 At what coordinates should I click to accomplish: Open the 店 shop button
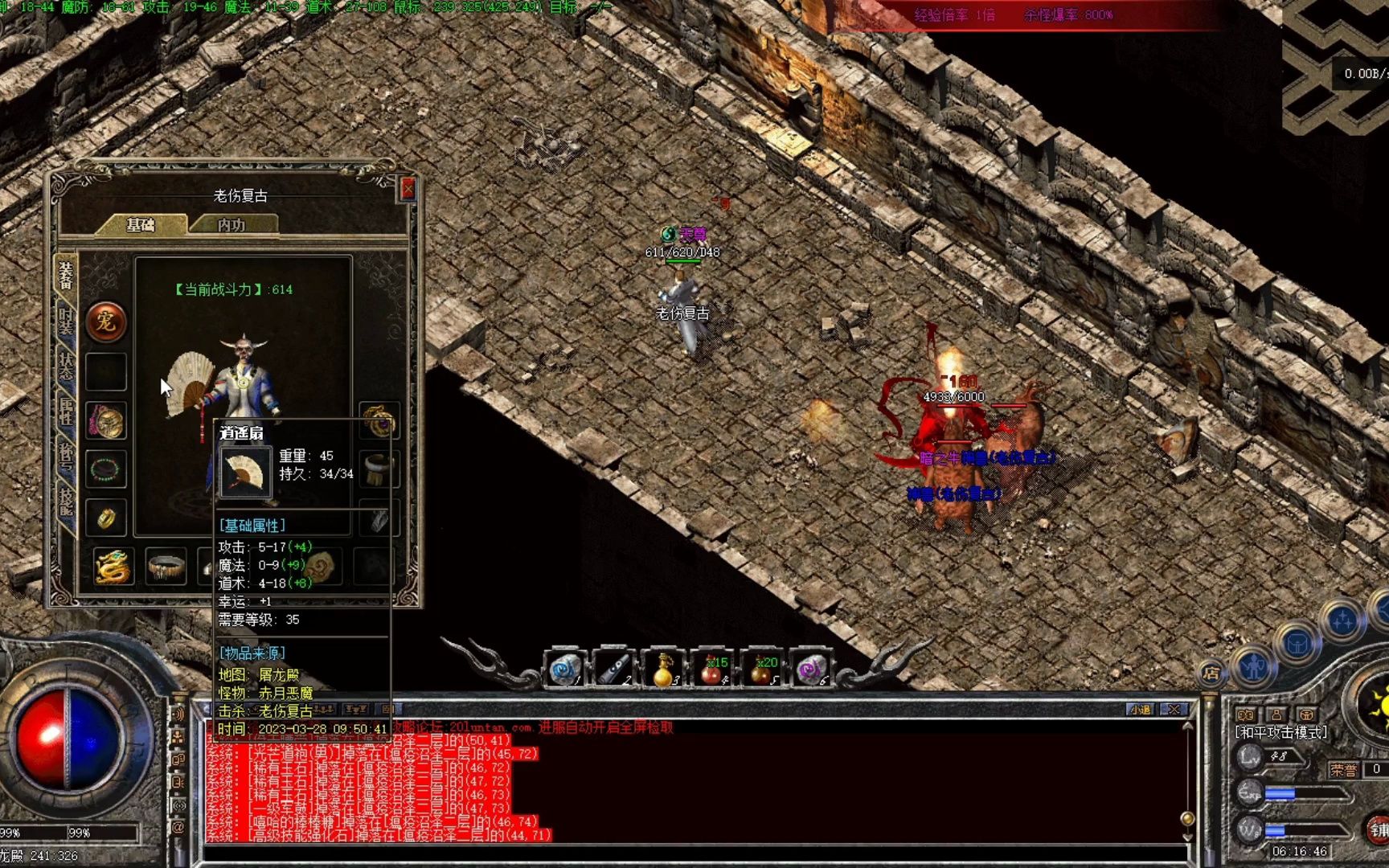coord(1211,674)
